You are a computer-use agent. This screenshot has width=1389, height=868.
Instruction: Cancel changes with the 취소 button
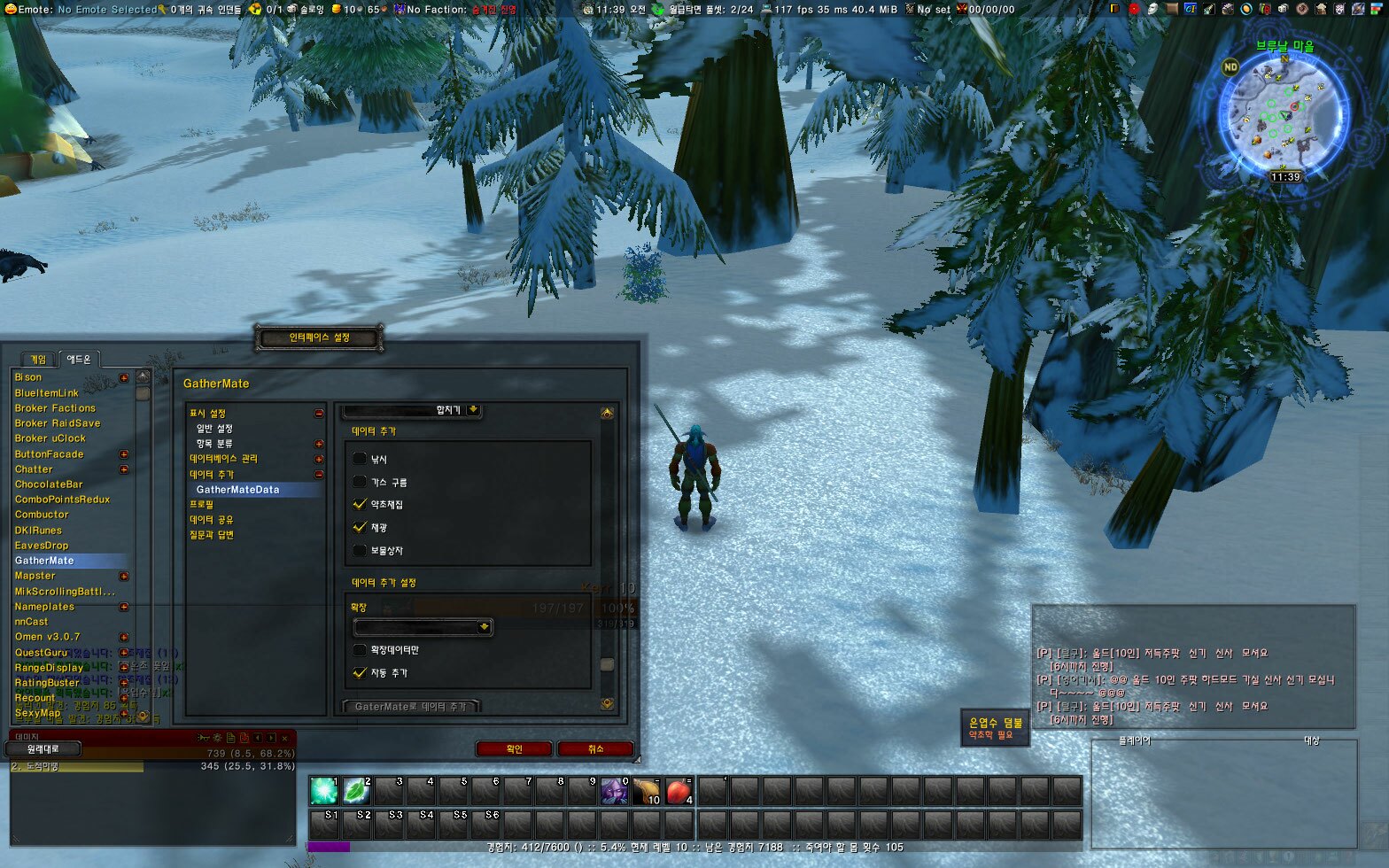pos(595,748)
